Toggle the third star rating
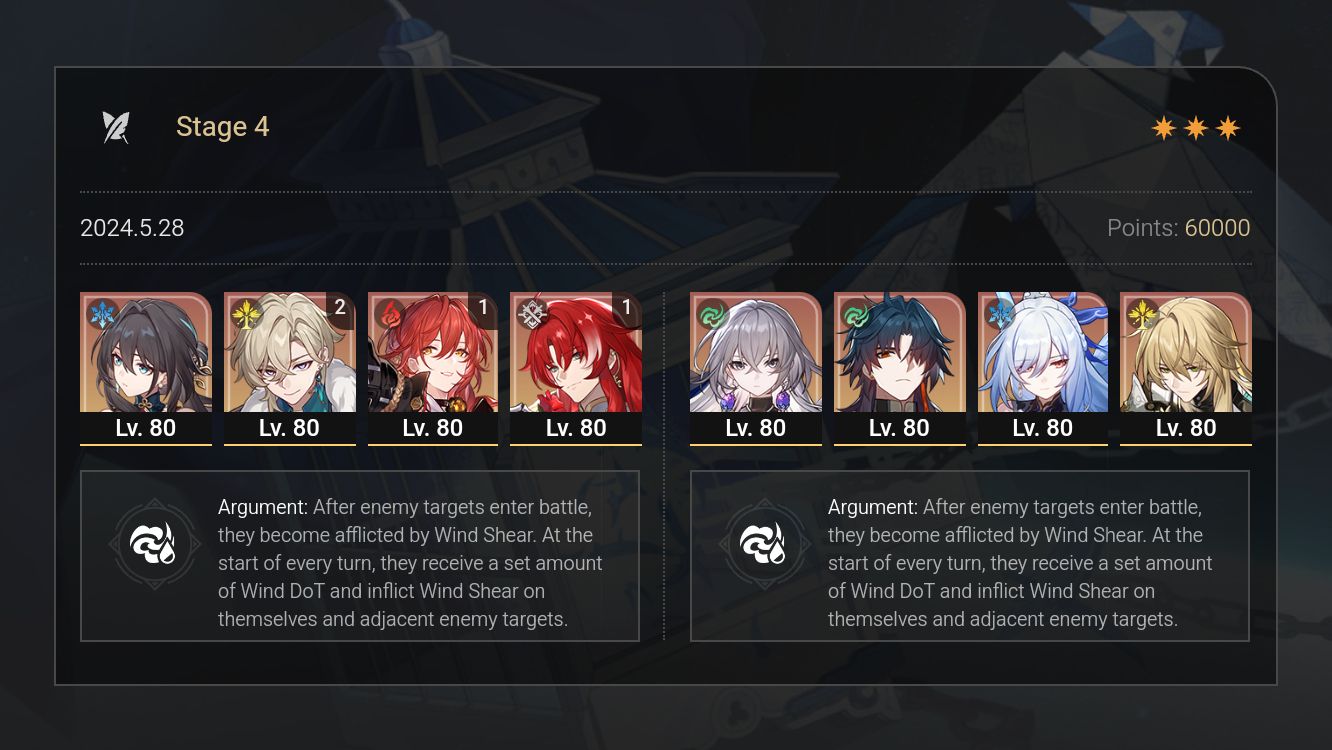The height and width of the screenshot is (750, 1332). 1228,127
